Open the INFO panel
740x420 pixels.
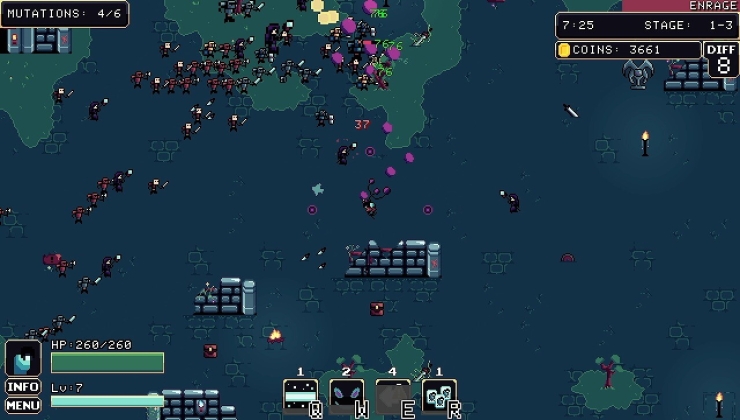point(23,386)
